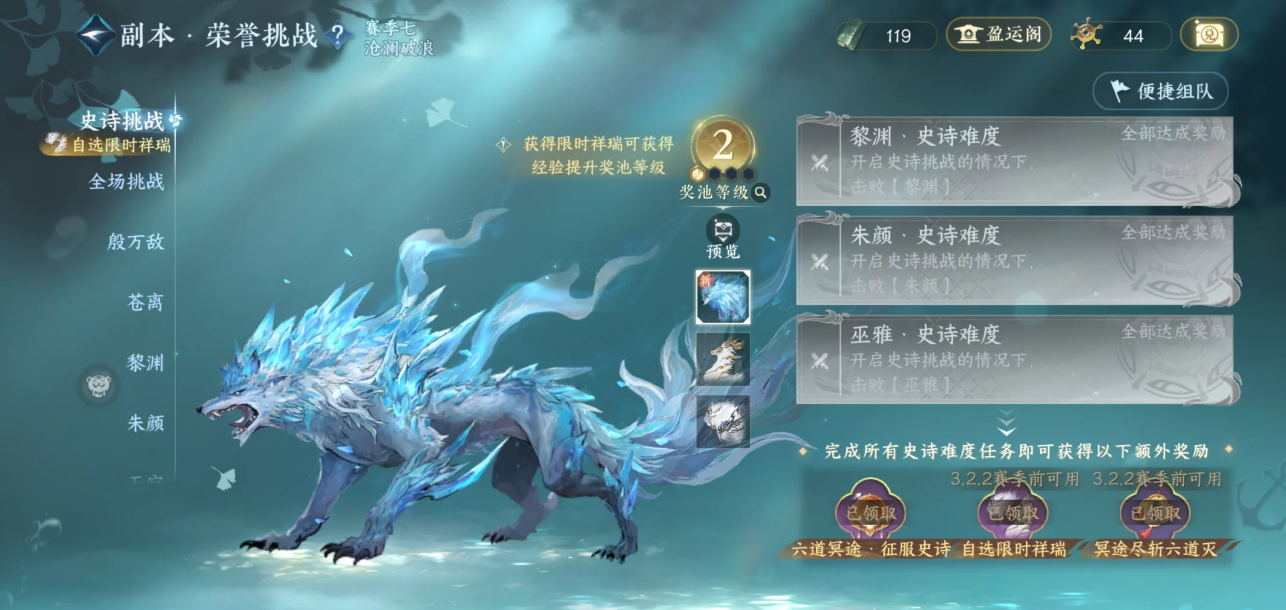Click the golden scroll icon button
Viewport: 1286px width, 610px height.
(x=1209, y=35)
